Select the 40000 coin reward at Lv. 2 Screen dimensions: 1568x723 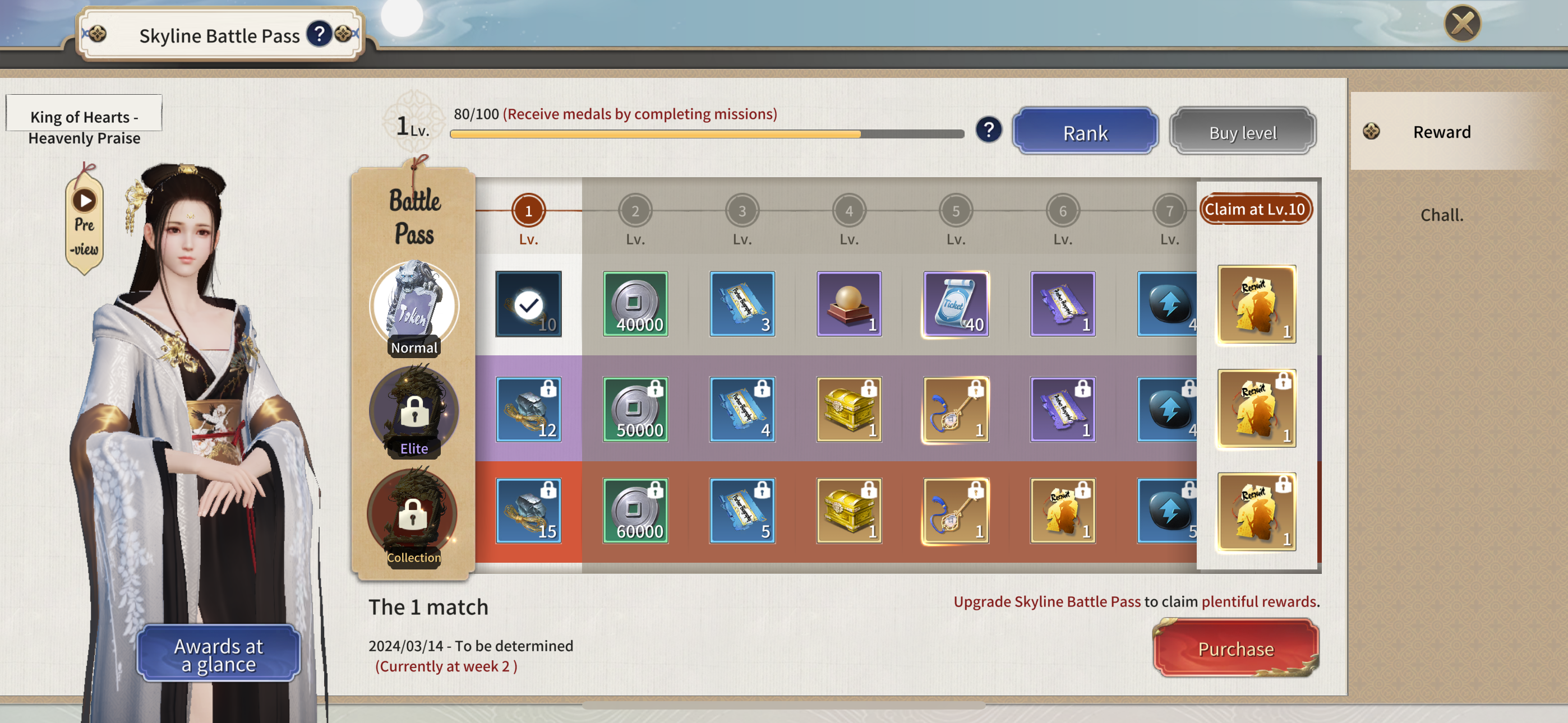[635, 304]
